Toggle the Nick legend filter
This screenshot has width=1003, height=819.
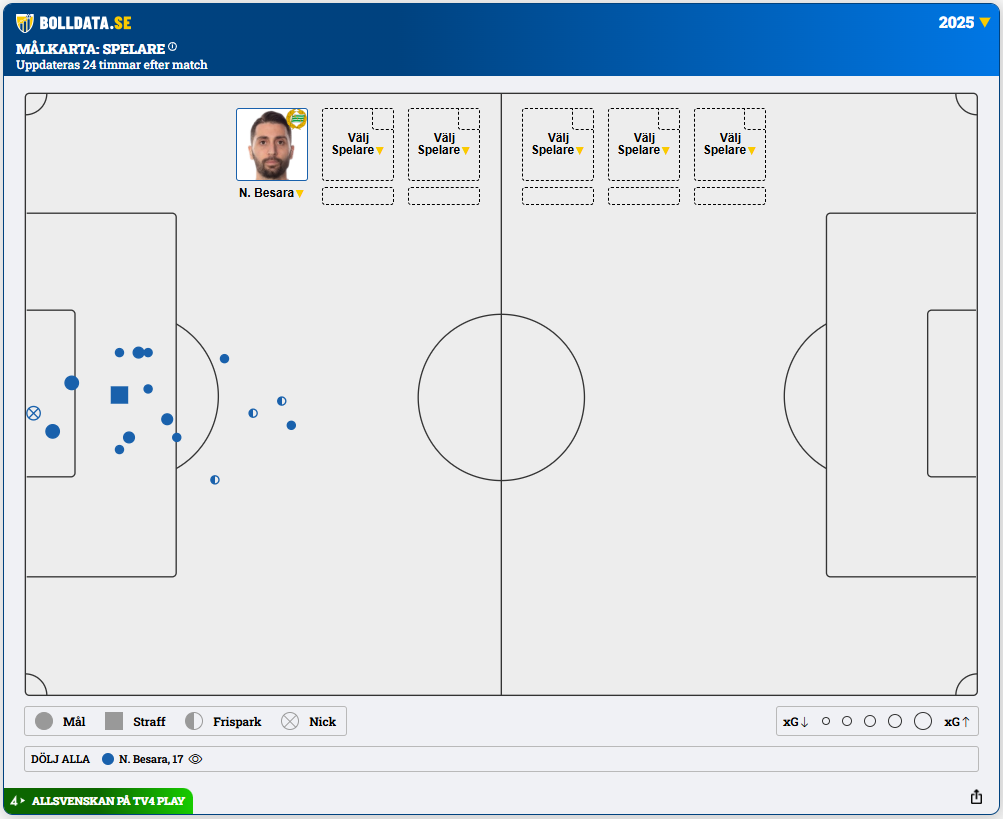pyautogui.click(x=308, y=721)
